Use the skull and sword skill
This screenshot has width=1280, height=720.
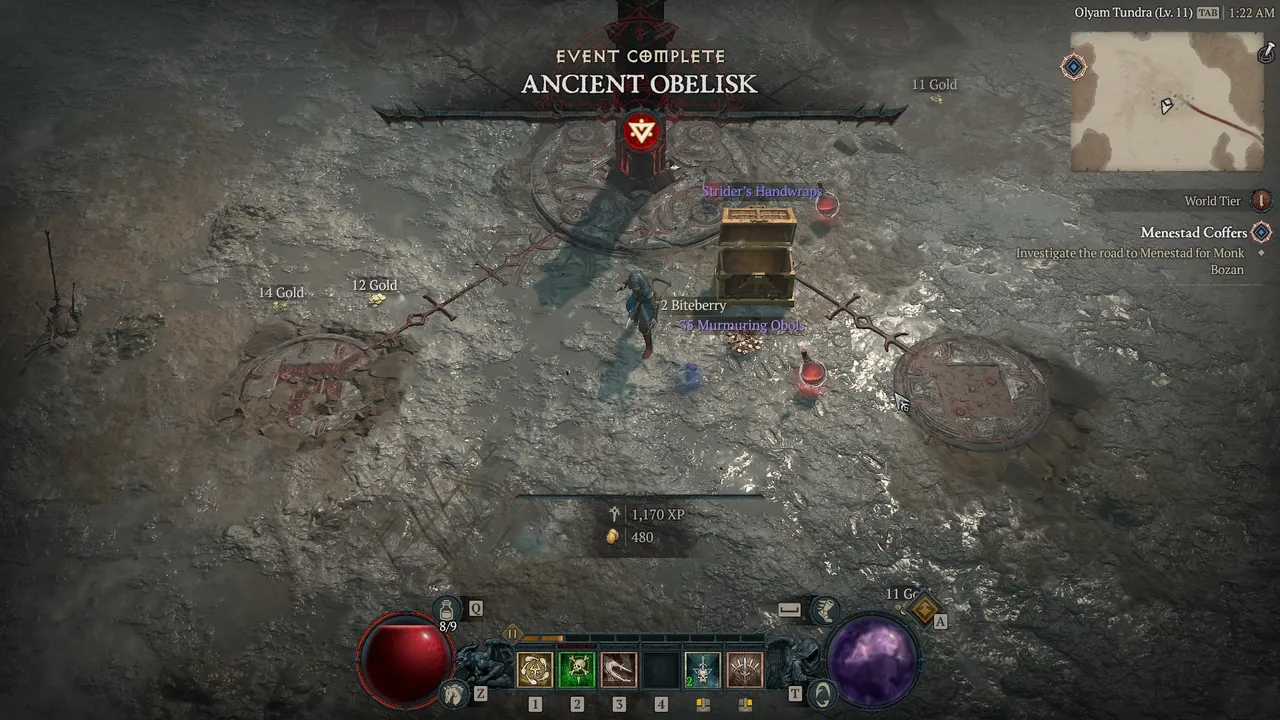pyautogui.click(x=703, y=670)
